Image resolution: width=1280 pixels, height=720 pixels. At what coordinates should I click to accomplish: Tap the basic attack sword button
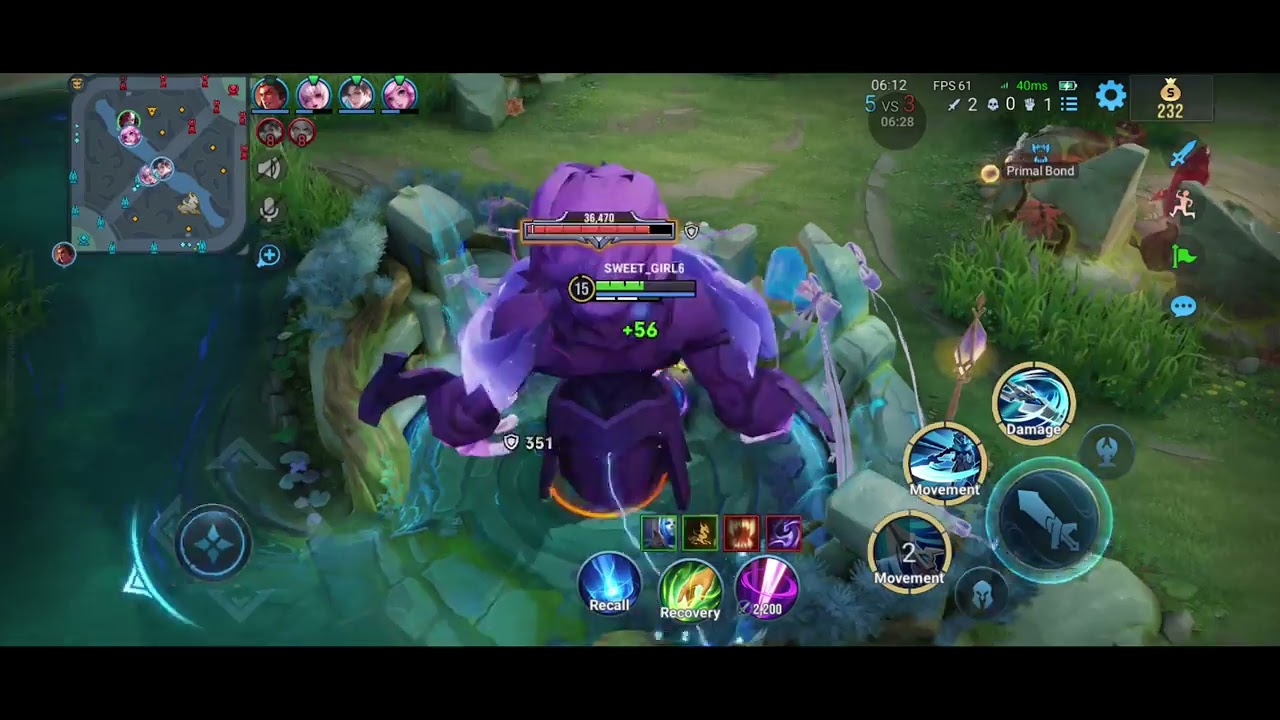[1048, 520]
